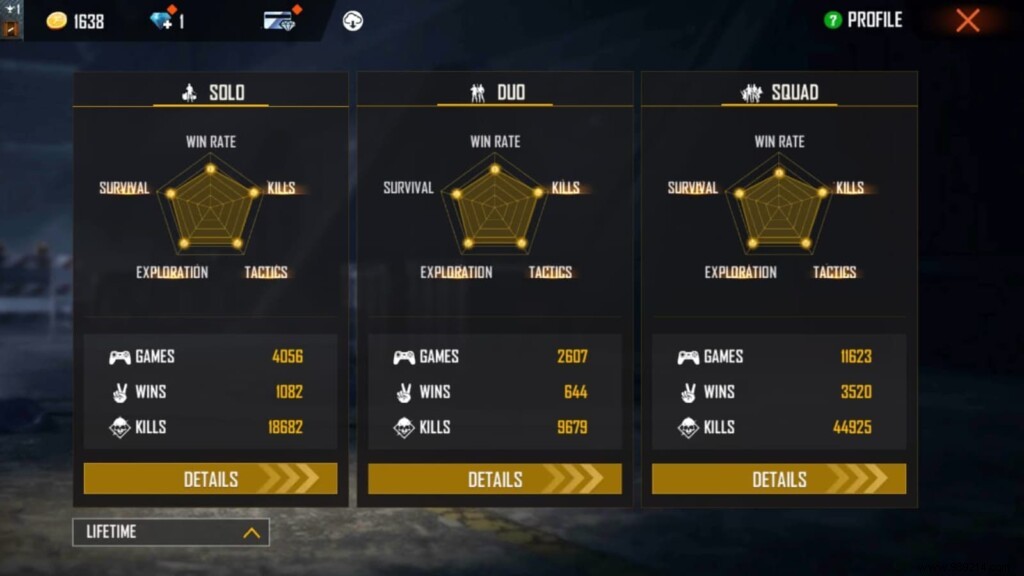Click the gold coin balance icon
The image size is (1024, 576).
[58, 21]
